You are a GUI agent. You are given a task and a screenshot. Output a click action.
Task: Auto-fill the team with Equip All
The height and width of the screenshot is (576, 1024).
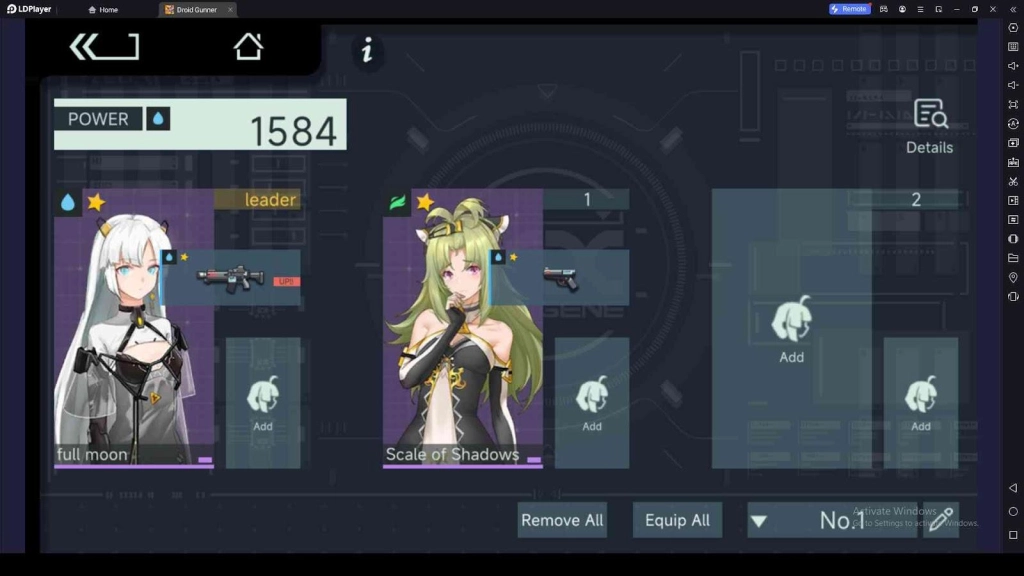677,520
